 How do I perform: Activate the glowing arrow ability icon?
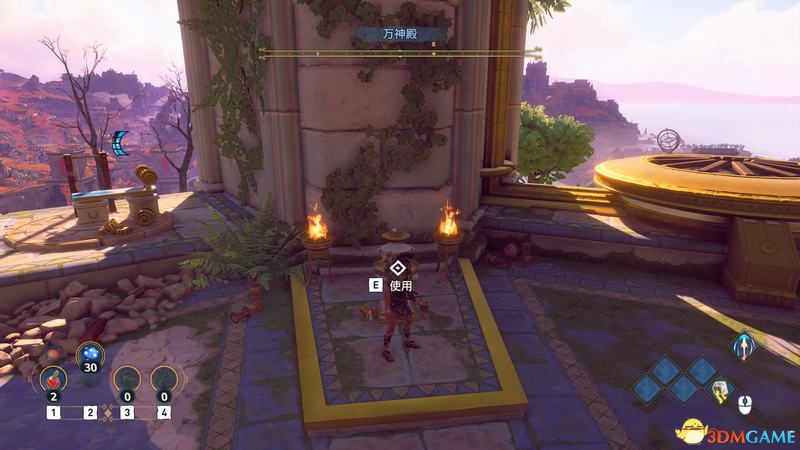tap(741, 346)
